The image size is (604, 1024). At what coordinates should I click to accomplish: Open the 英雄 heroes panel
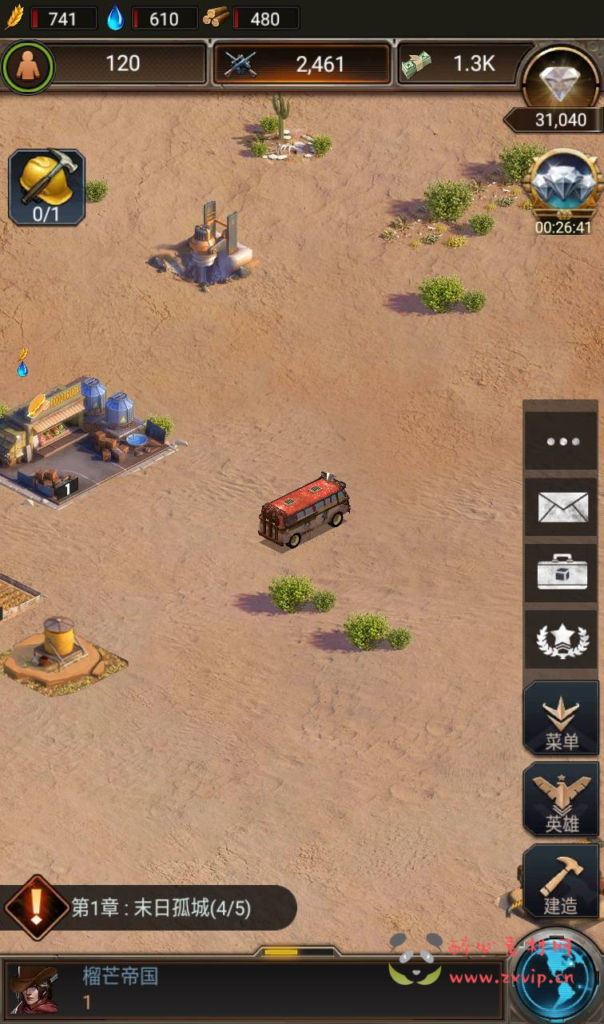[561, 799]
